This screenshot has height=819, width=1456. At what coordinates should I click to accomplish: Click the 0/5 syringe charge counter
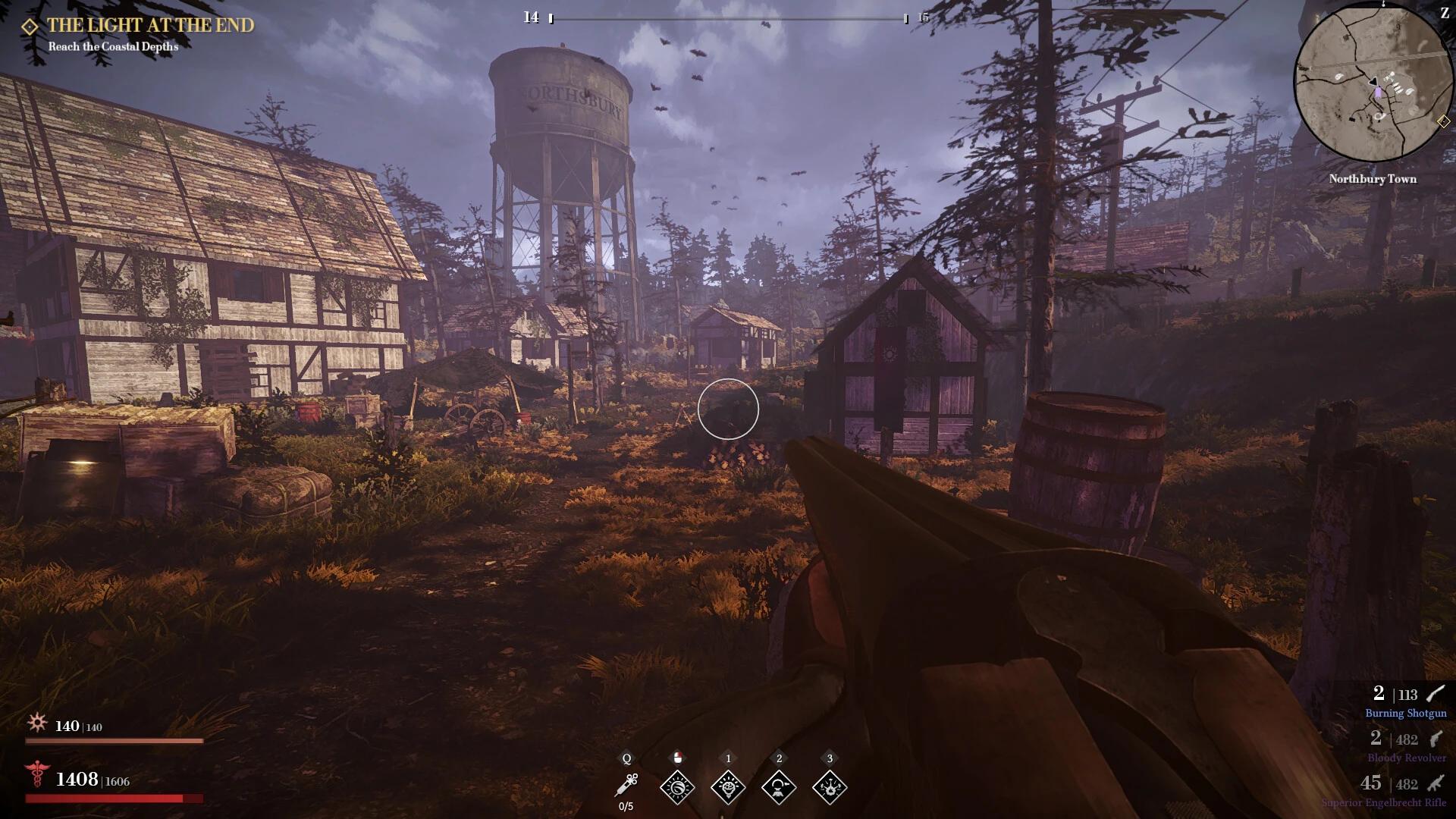tap(625, 807)
